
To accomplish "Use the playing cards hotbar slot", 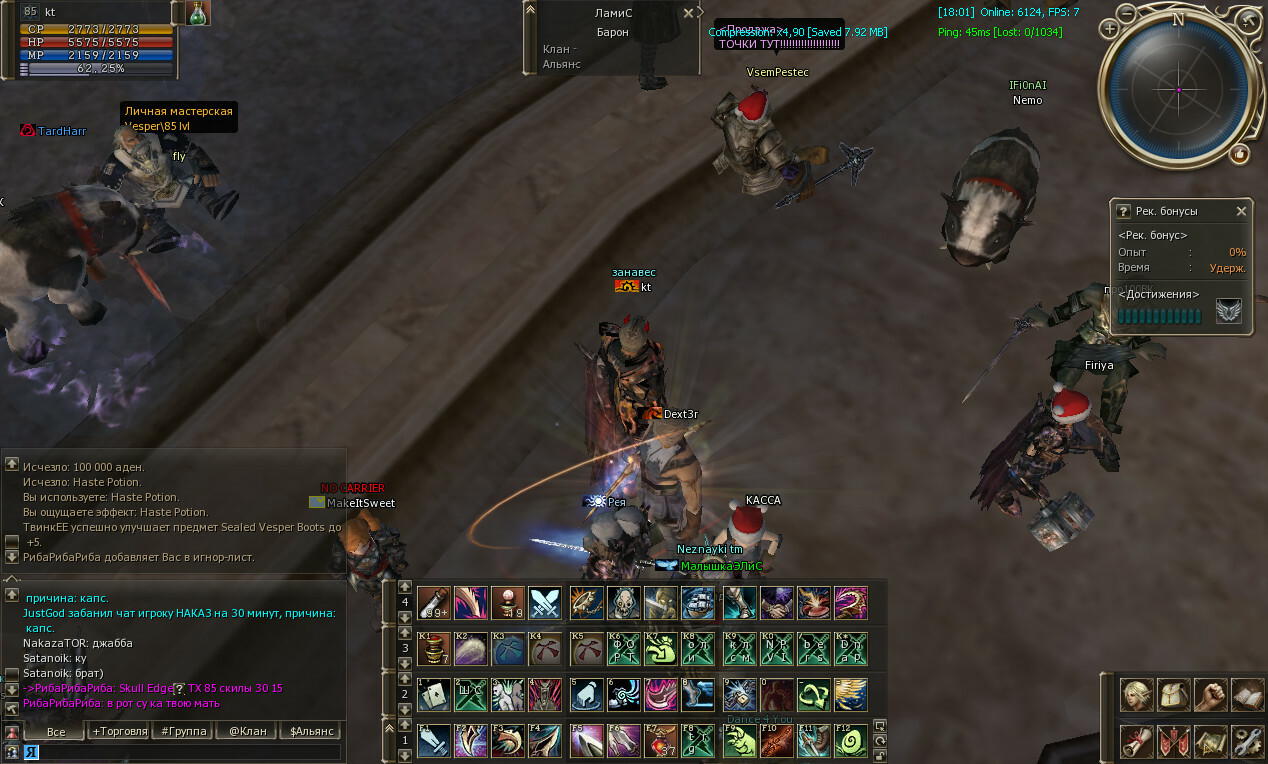I will point(433,694).
